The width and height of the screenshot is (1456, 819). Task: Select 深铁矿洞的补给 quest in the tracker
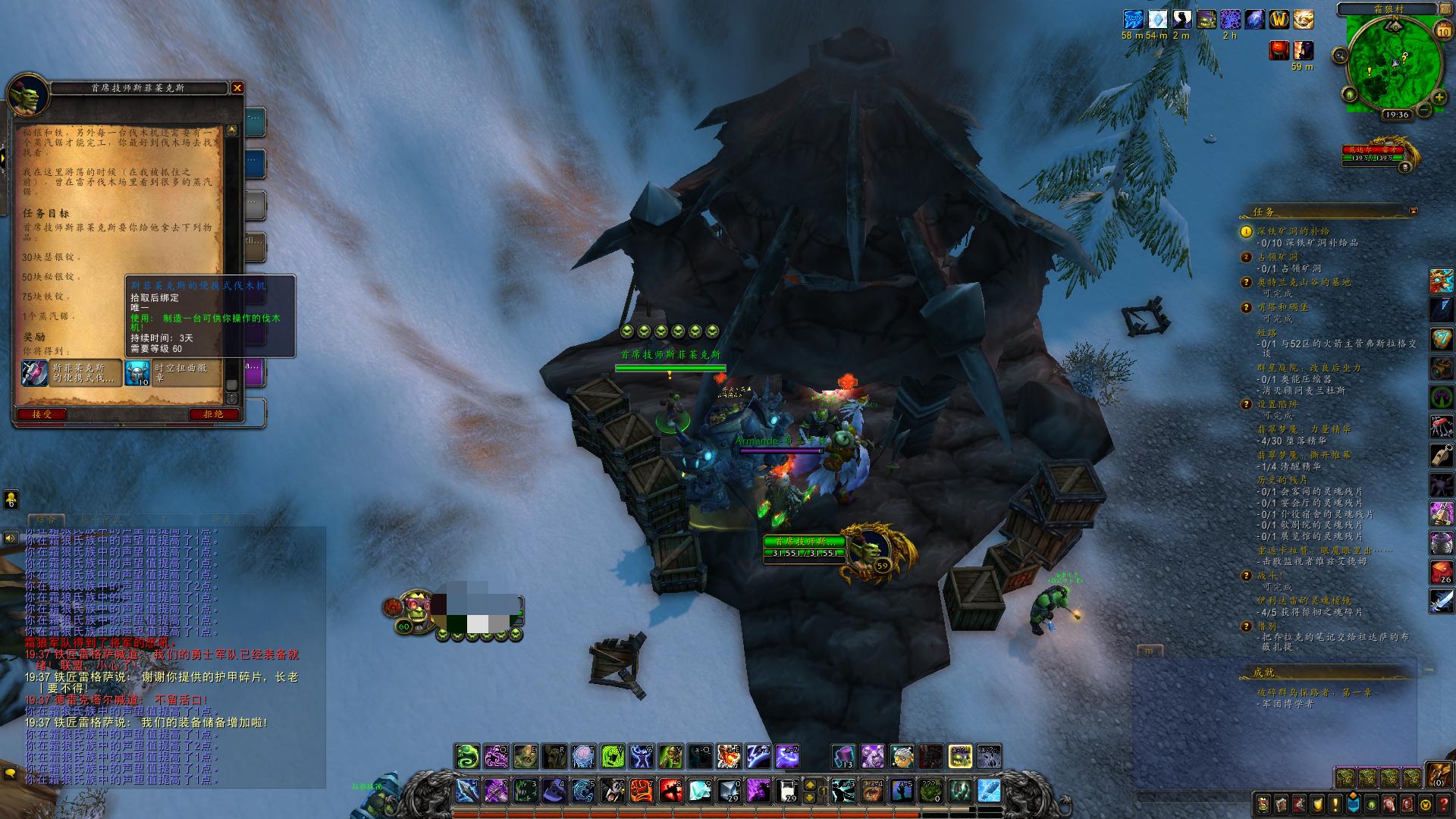point(1293,231)
